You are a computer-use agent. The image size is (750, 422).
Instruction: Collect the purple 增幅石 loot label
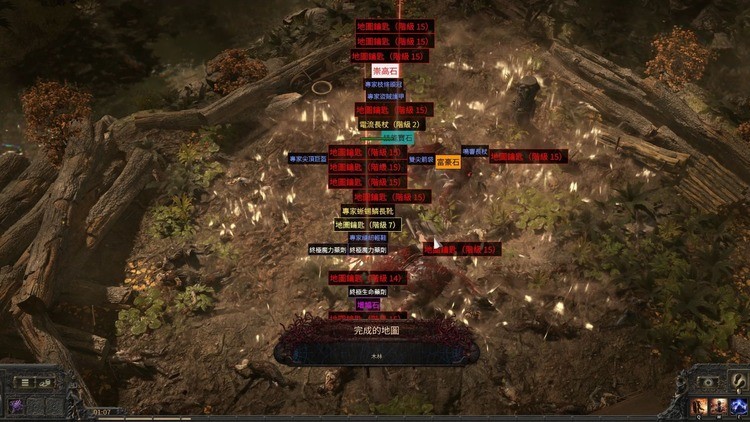click(367, 304)
